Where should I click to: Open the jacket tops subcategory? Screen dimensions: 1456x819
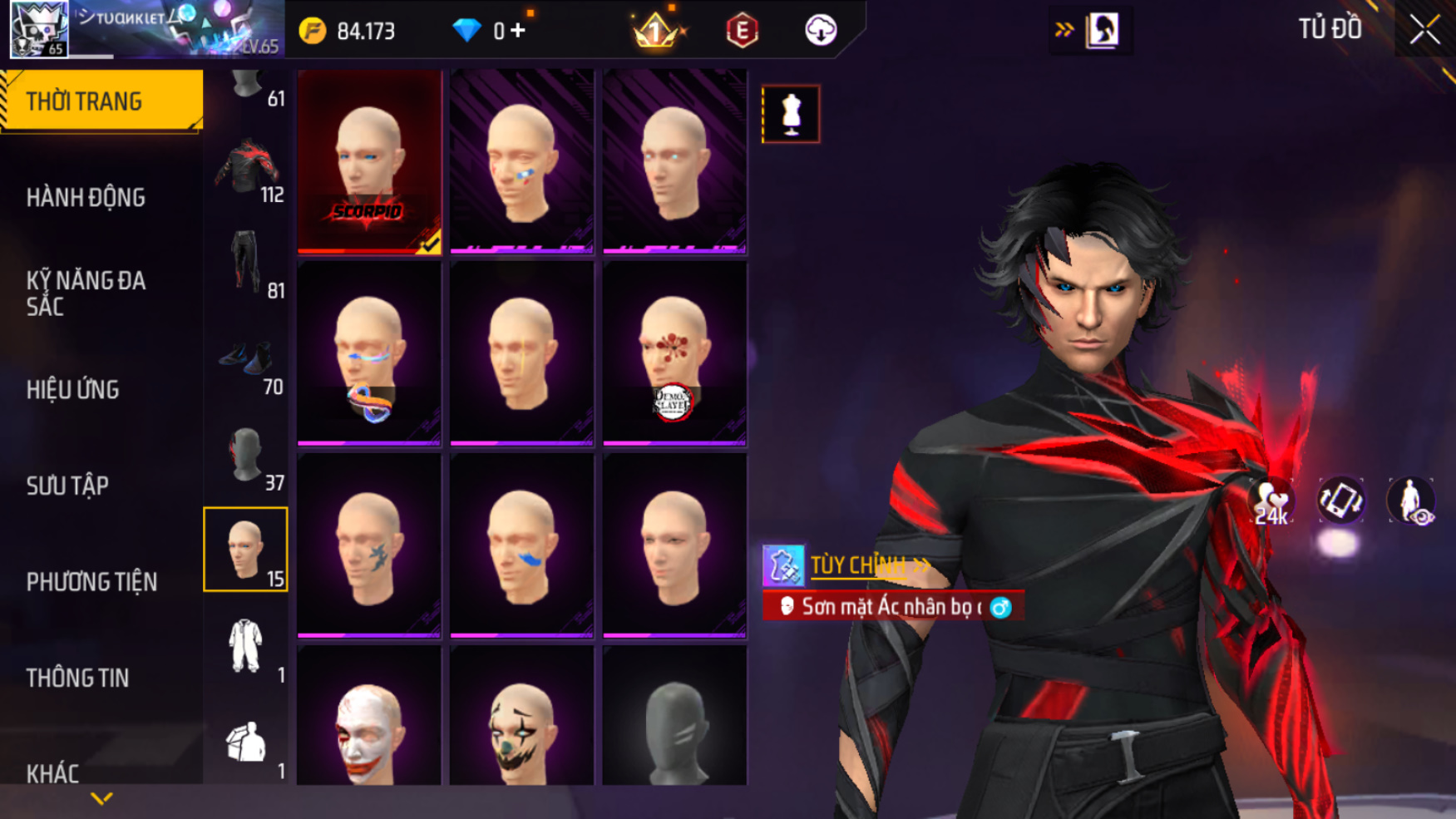click(x=247, y=168)
